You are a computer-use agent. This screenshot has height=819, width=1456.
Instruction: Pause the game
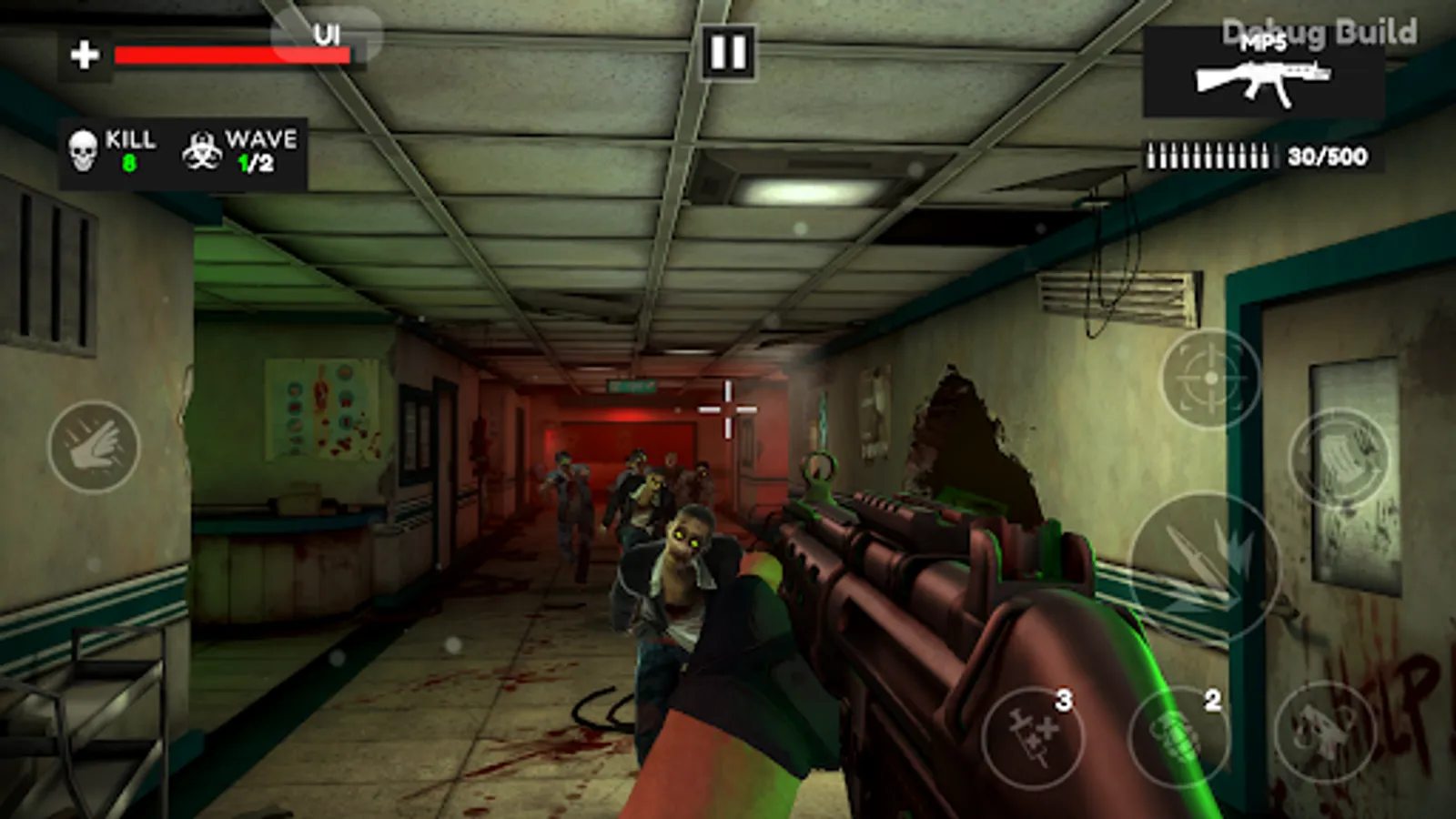pyautogui.click(x=729, y=52)
